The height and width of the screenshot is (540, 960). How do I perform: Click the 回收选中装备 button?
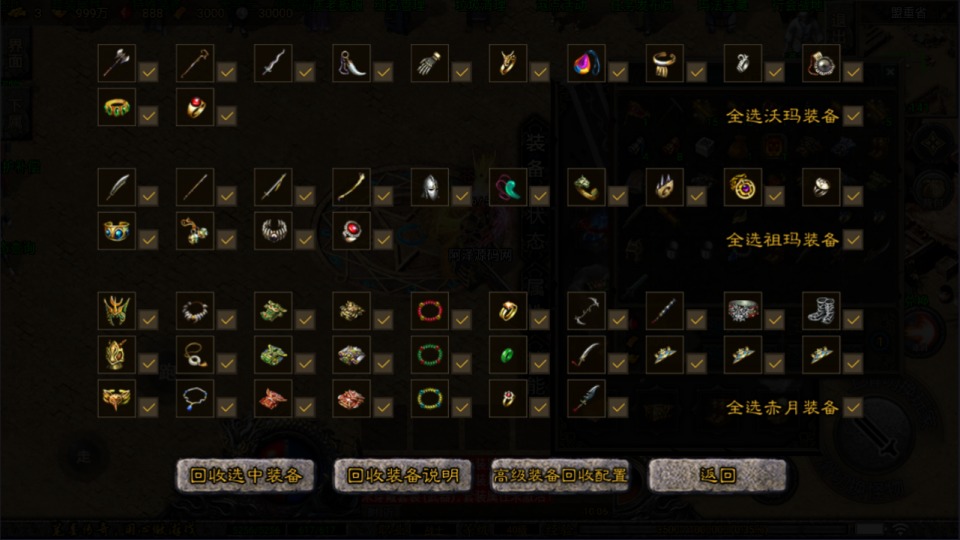pos(245,476)
